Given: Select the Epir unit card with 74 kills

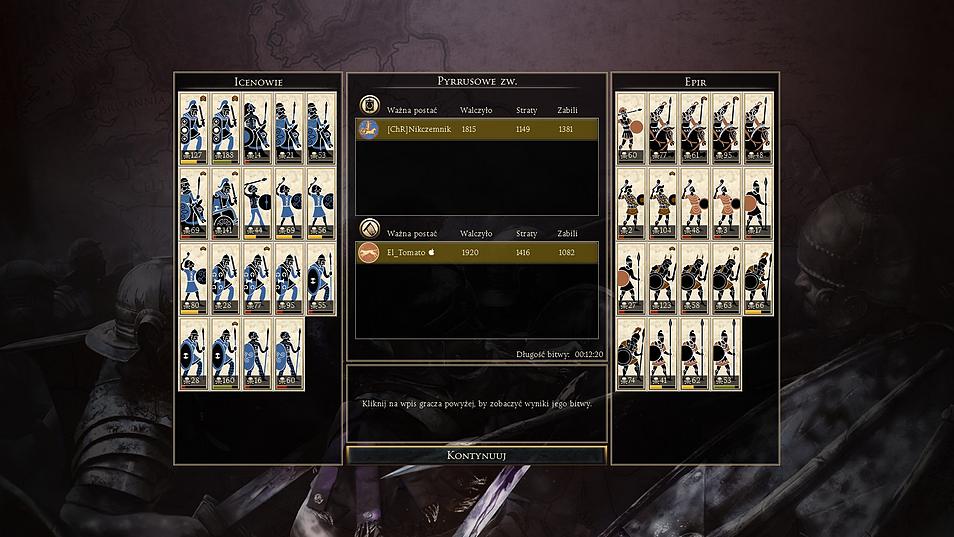Looking at the screenshot, I should (630, 353).
